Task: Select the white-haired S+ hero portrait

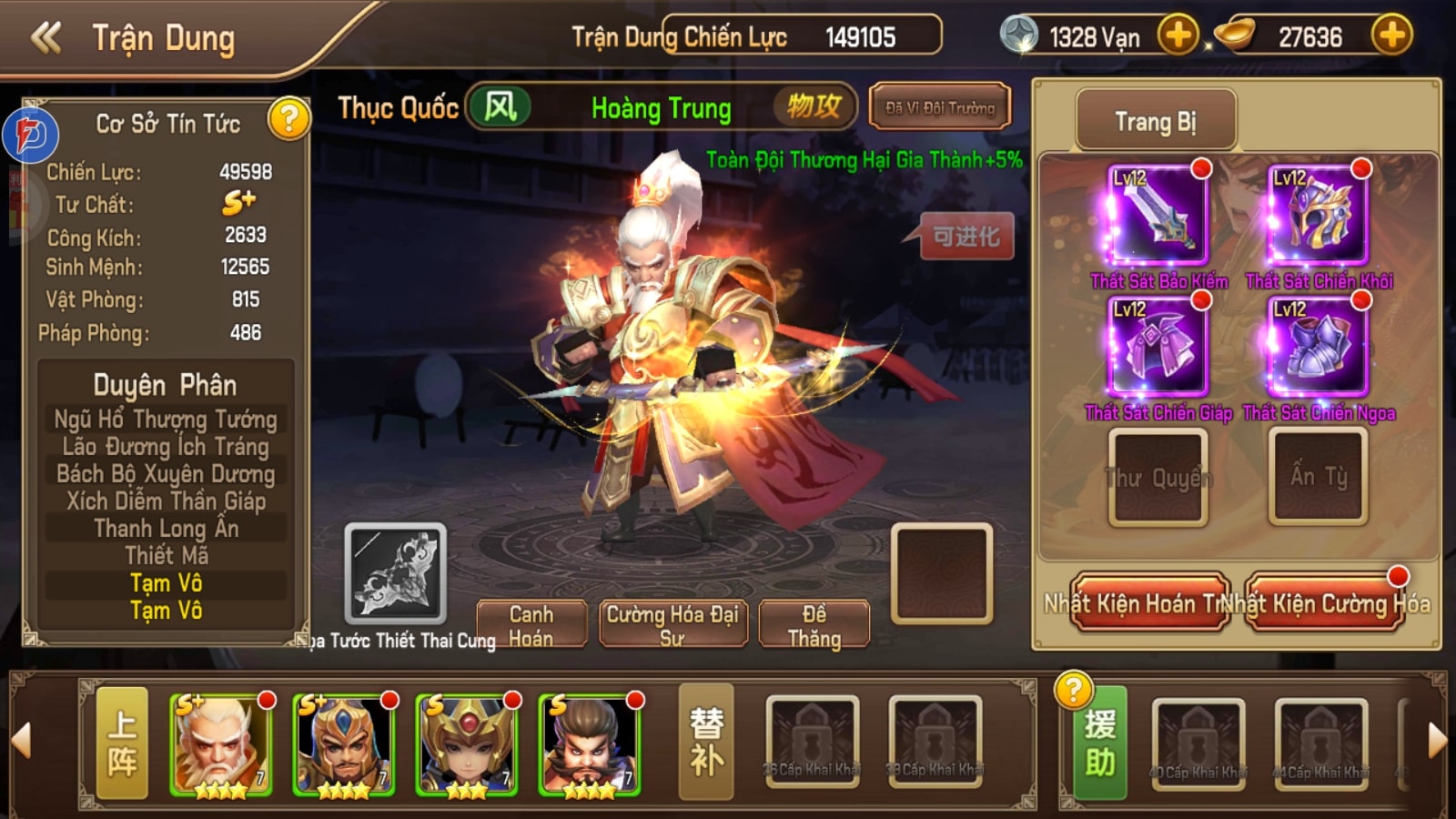Action: point(221,745)
